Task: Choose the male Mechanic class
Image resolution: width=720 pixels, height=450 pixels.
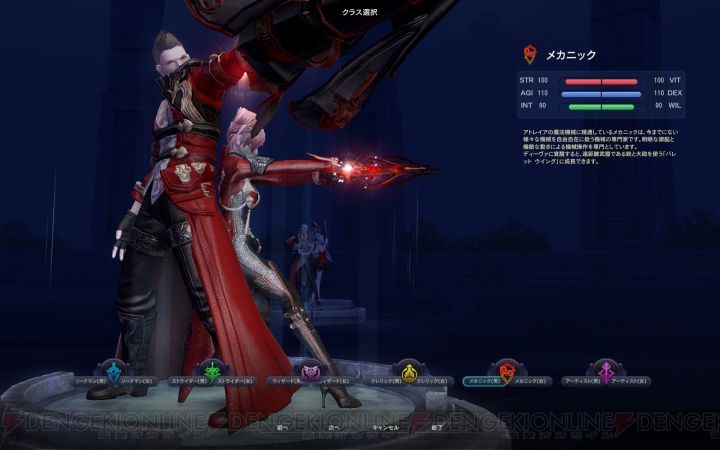Action: point(483,381)
